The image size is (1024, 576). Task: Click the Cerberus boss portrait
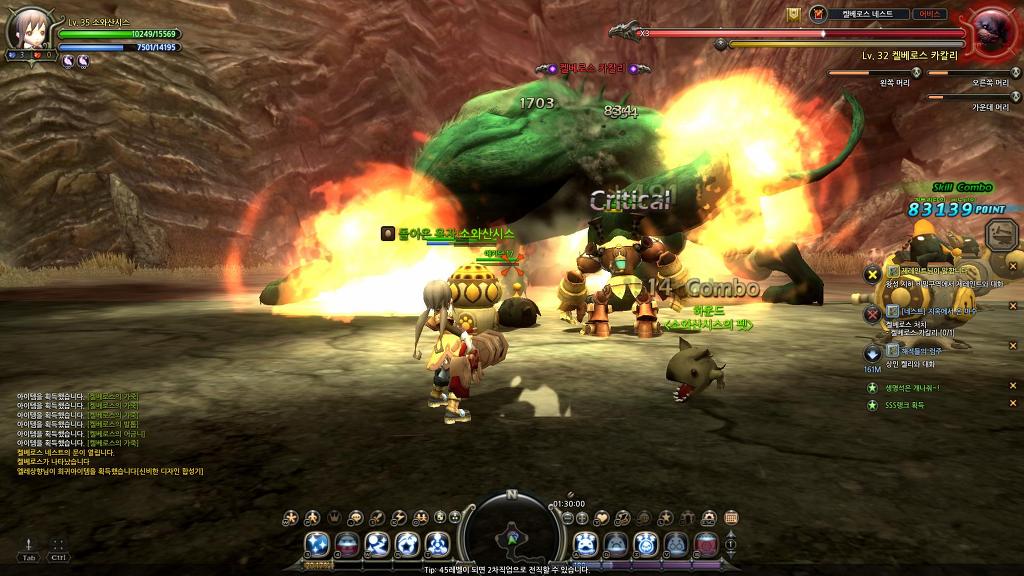(993, 32)
